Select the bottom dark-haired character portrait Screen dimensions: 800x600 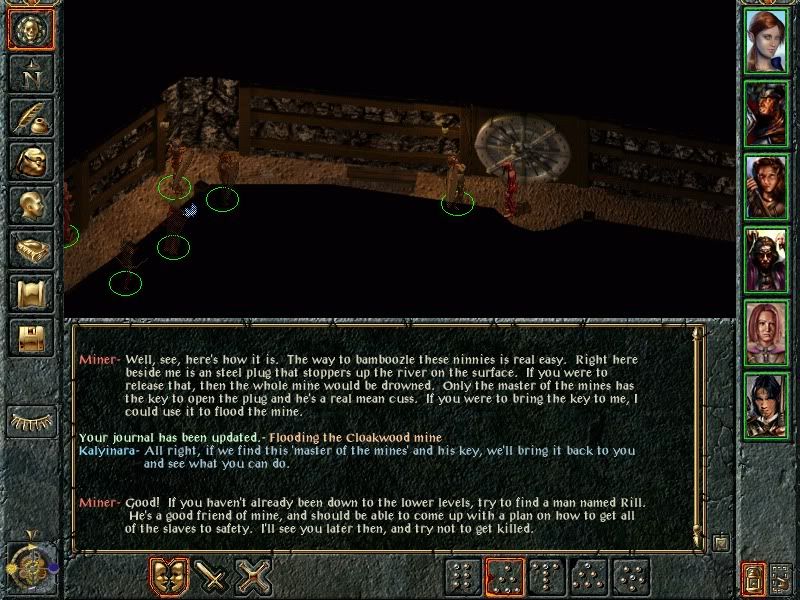(x=767, y=406)
